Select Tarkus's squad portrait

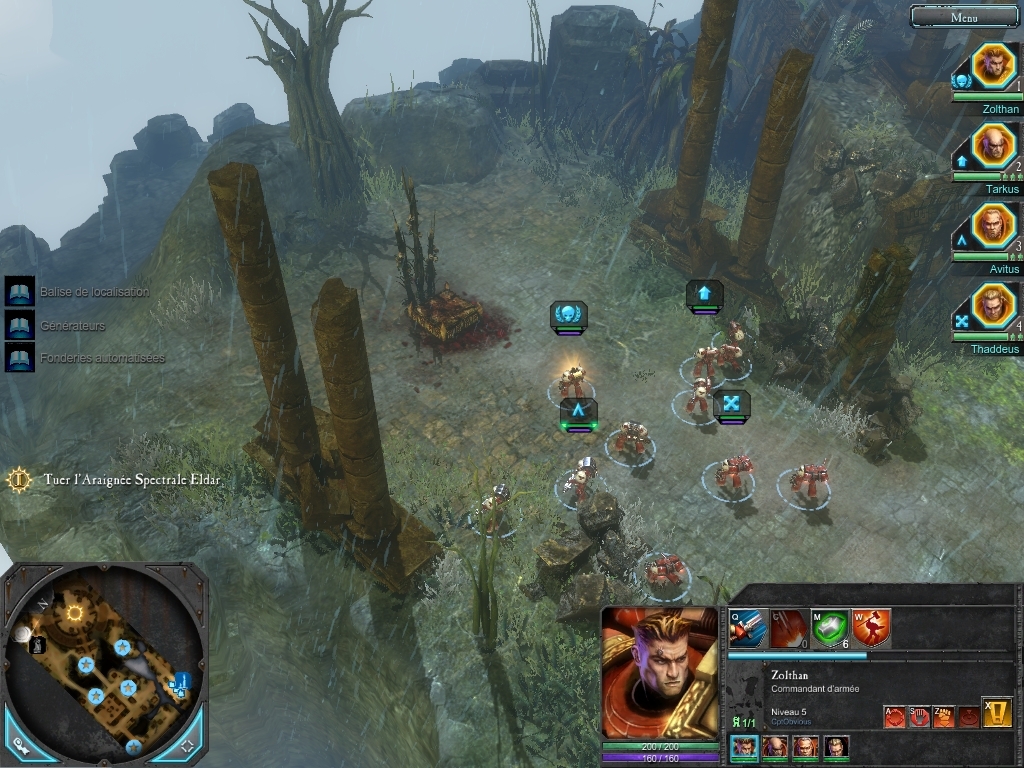click(x=993, y=146)
